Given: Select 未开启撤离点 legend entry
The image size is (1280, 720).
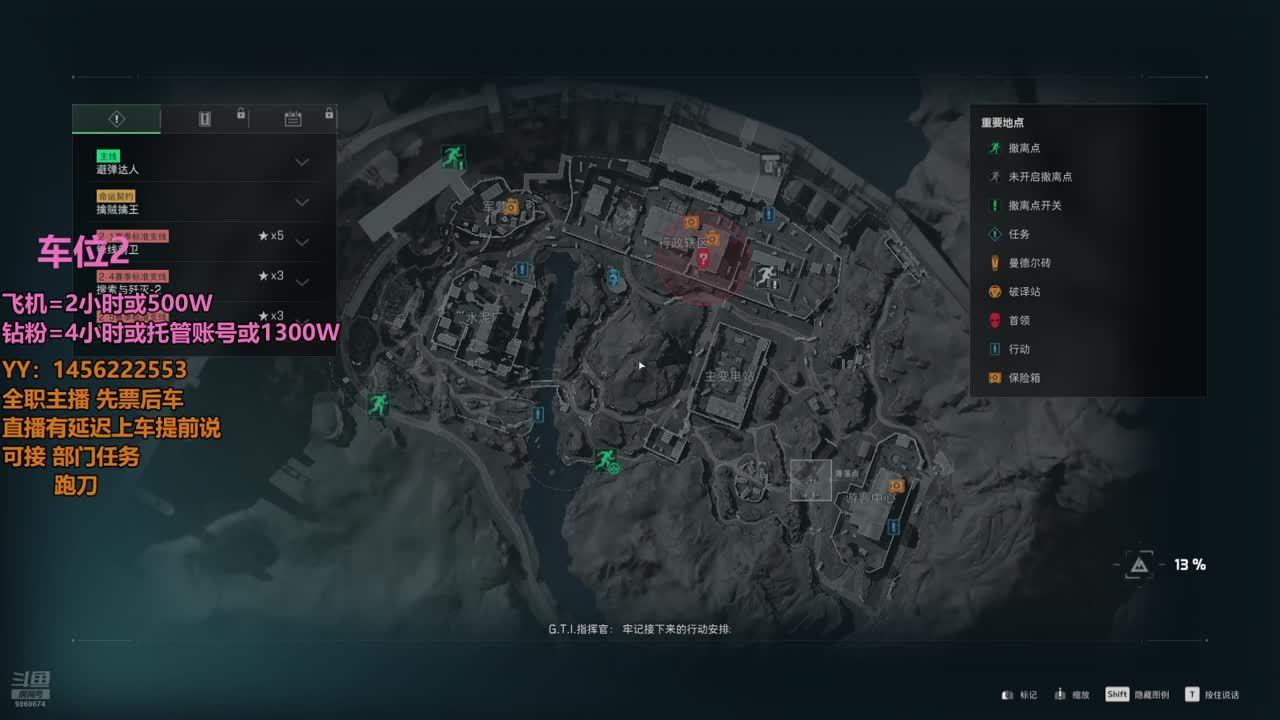Looking at the screenshot, I should pyautogui.click(x=1039, y=177).
